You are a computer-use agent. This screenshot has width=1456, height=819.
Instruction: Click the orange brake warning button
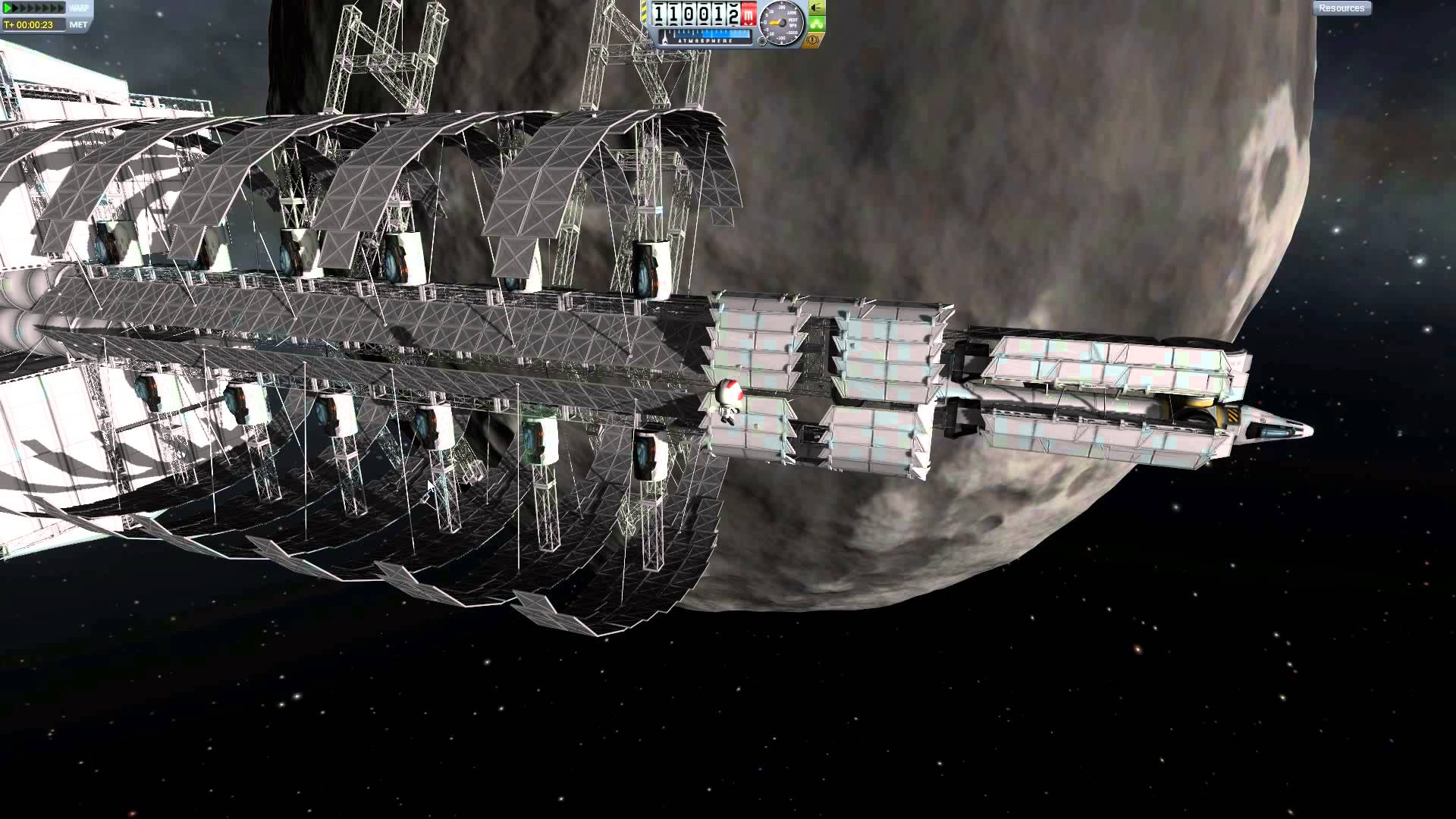point(813,39)
